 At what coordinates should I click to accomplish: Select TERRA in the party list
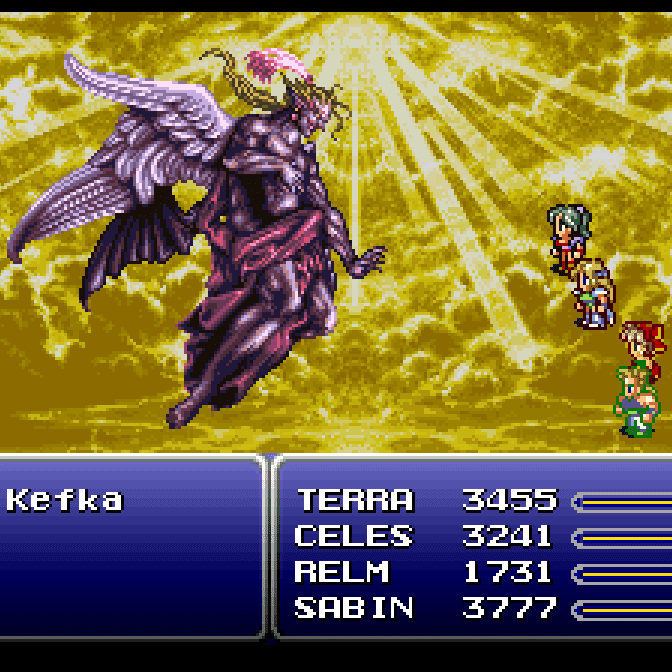pos(355,500)
